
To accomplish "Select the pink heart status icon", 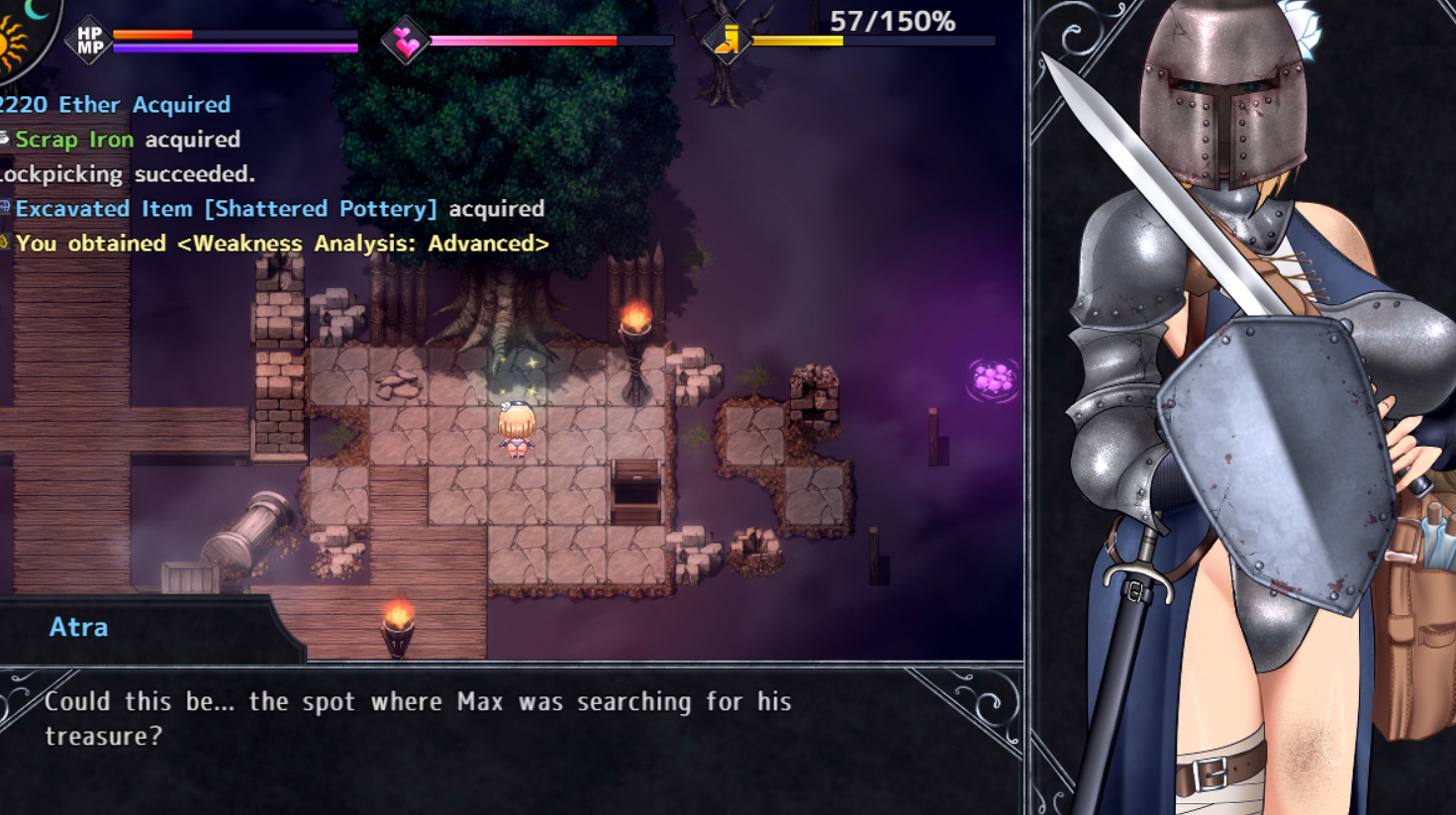I will pyautogui.click(x=405, y=42).
